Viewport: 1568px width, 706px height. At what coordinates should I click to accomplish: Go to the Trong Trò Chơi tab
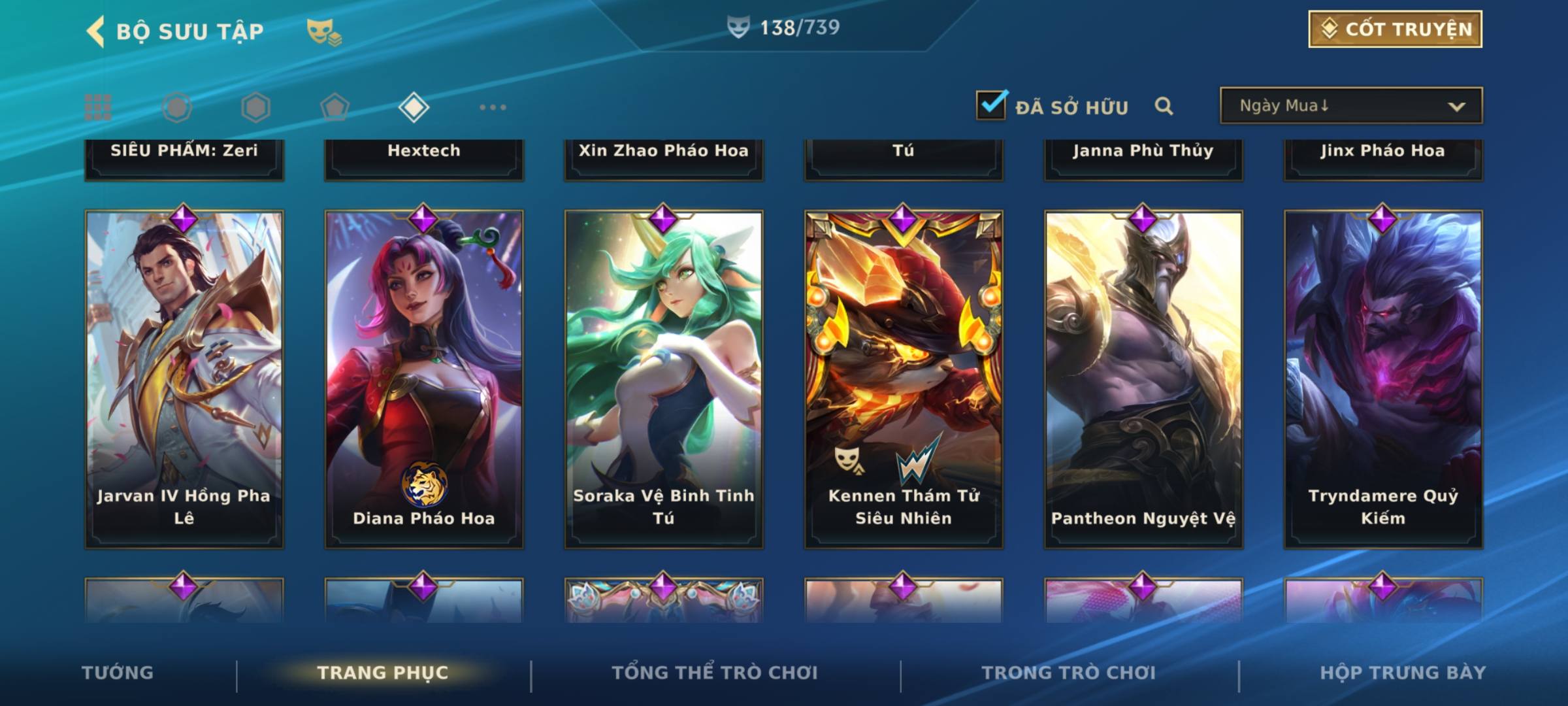click(1069, 673)
